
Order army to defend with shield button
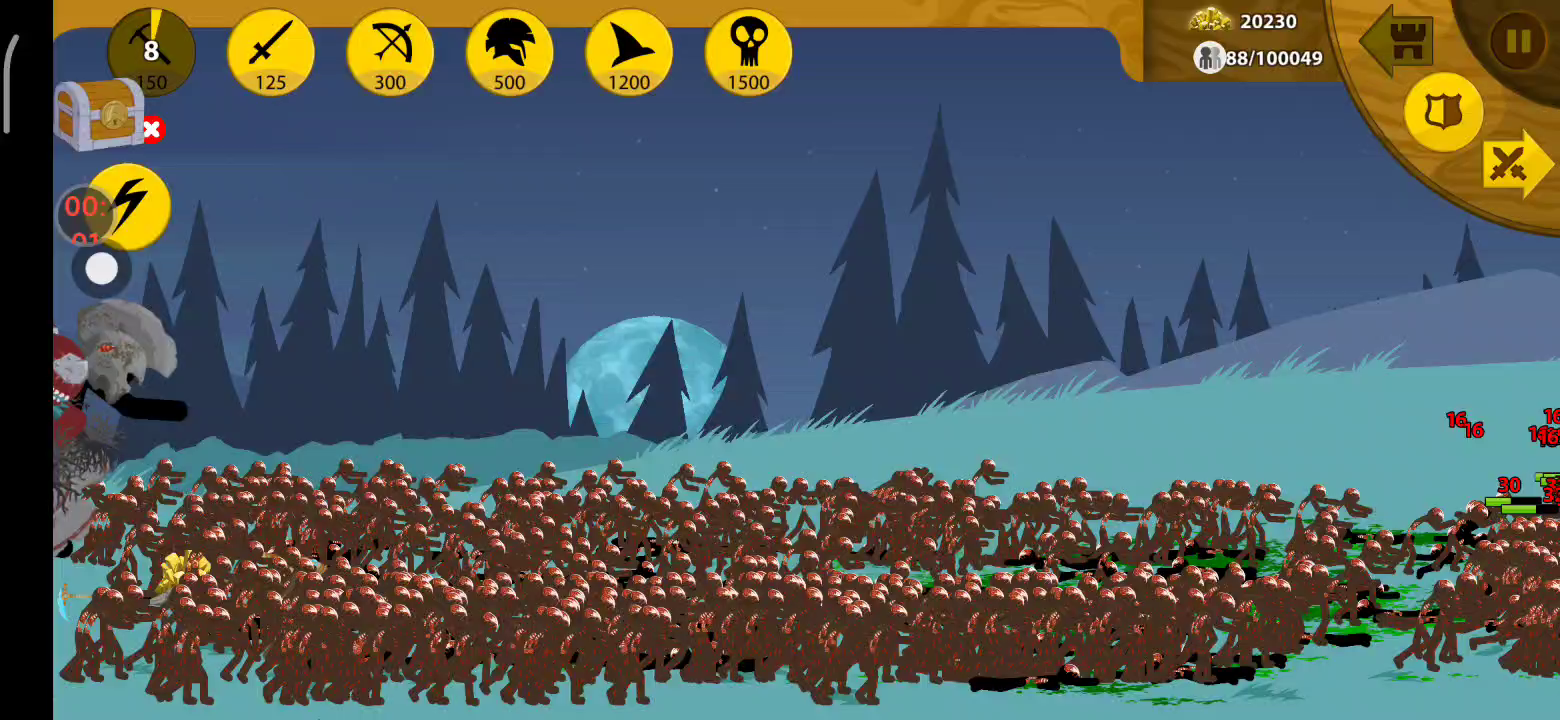[x=1443, y=111]
